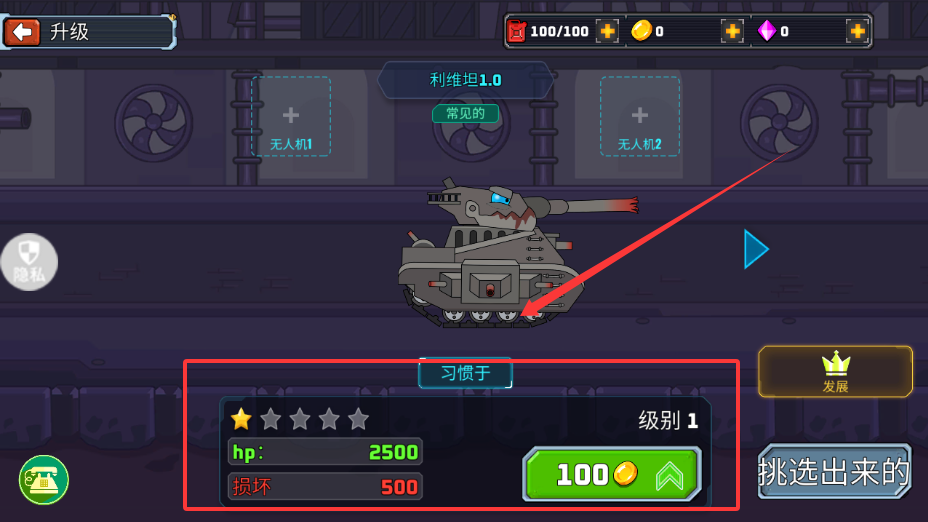Add fuel with the plus next to 100/100
This screenshot has width=928, height=522.
coord(607,31)
